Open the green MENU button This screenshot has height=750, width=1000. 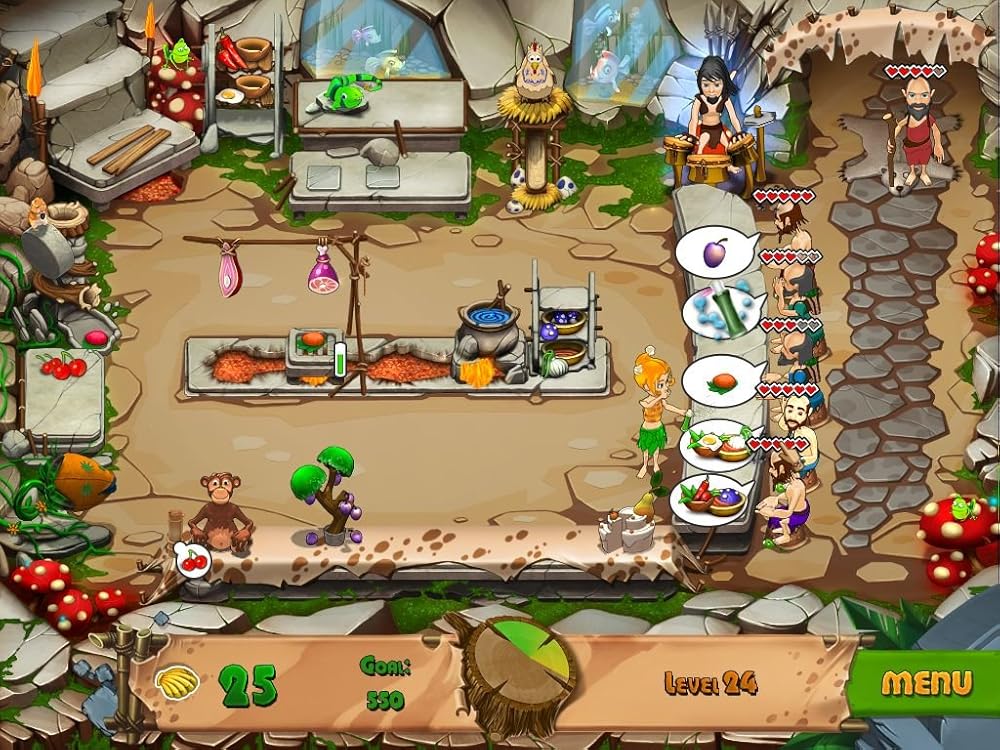coord(925,683)
